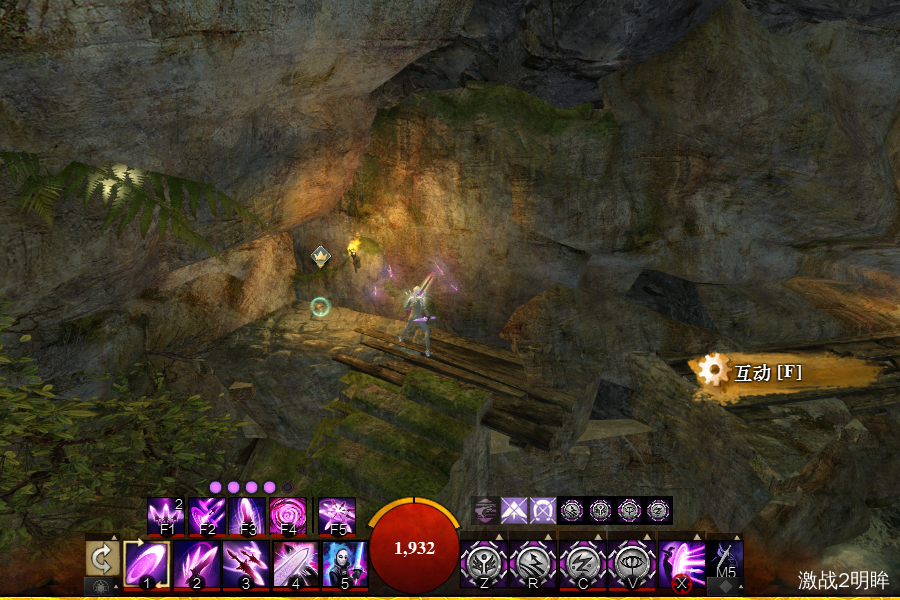Use the F1 profession skill

pos(166,516)
